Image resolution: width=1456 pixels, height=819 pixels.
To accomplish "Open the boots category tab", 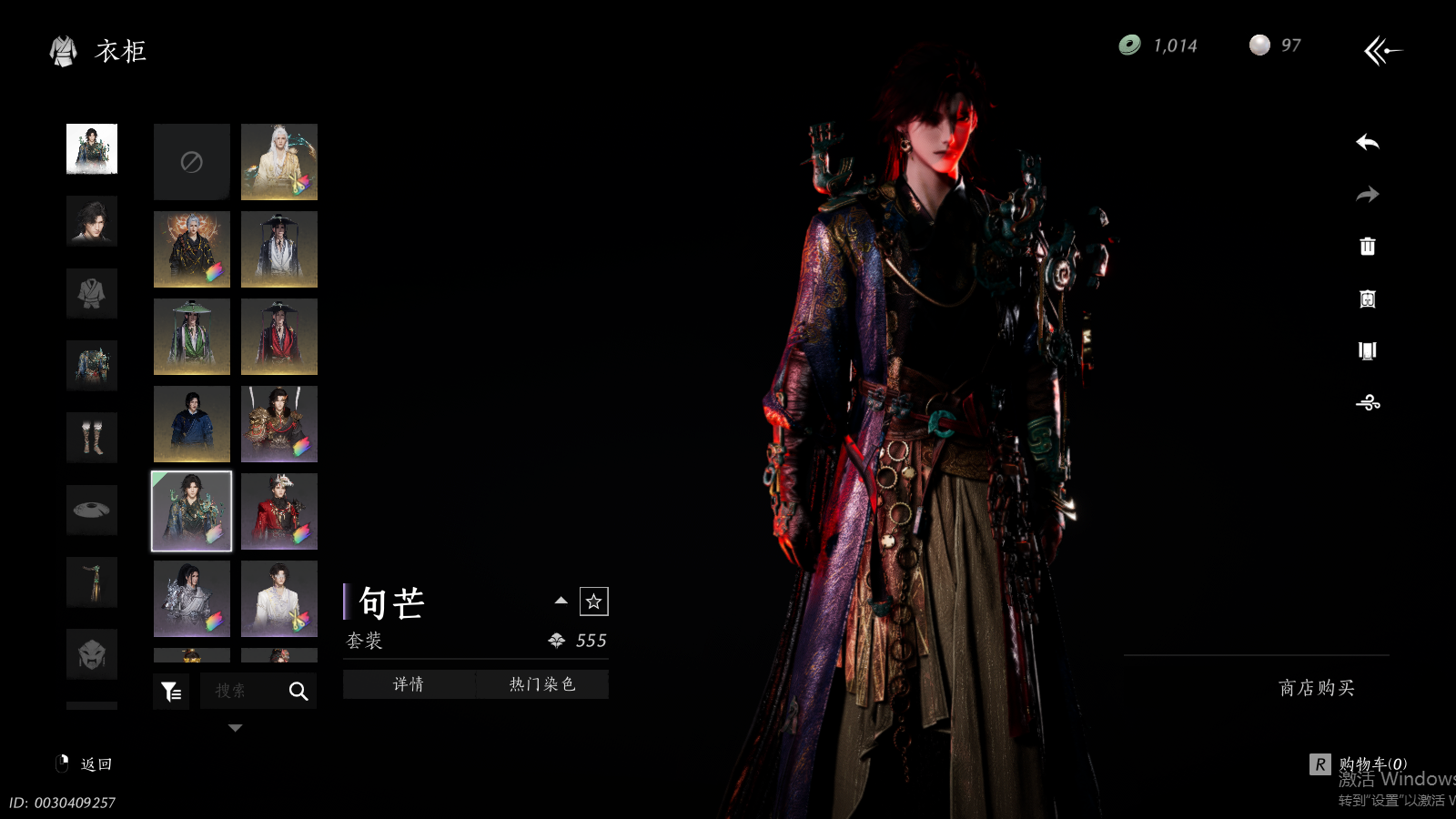I will [x=92, y=438].
